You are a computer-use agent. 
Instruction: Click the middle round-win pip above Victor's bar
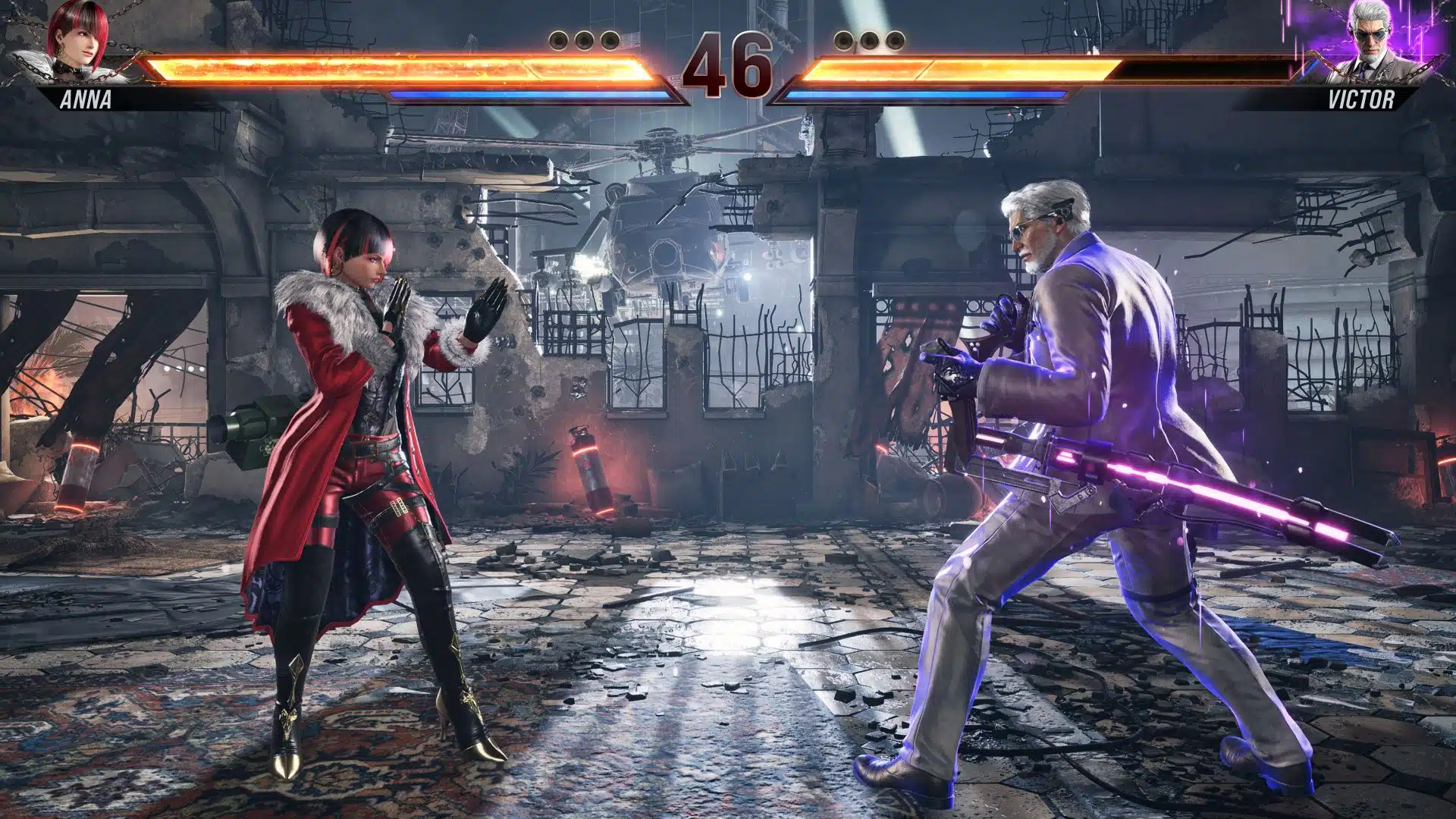[869, 41]
